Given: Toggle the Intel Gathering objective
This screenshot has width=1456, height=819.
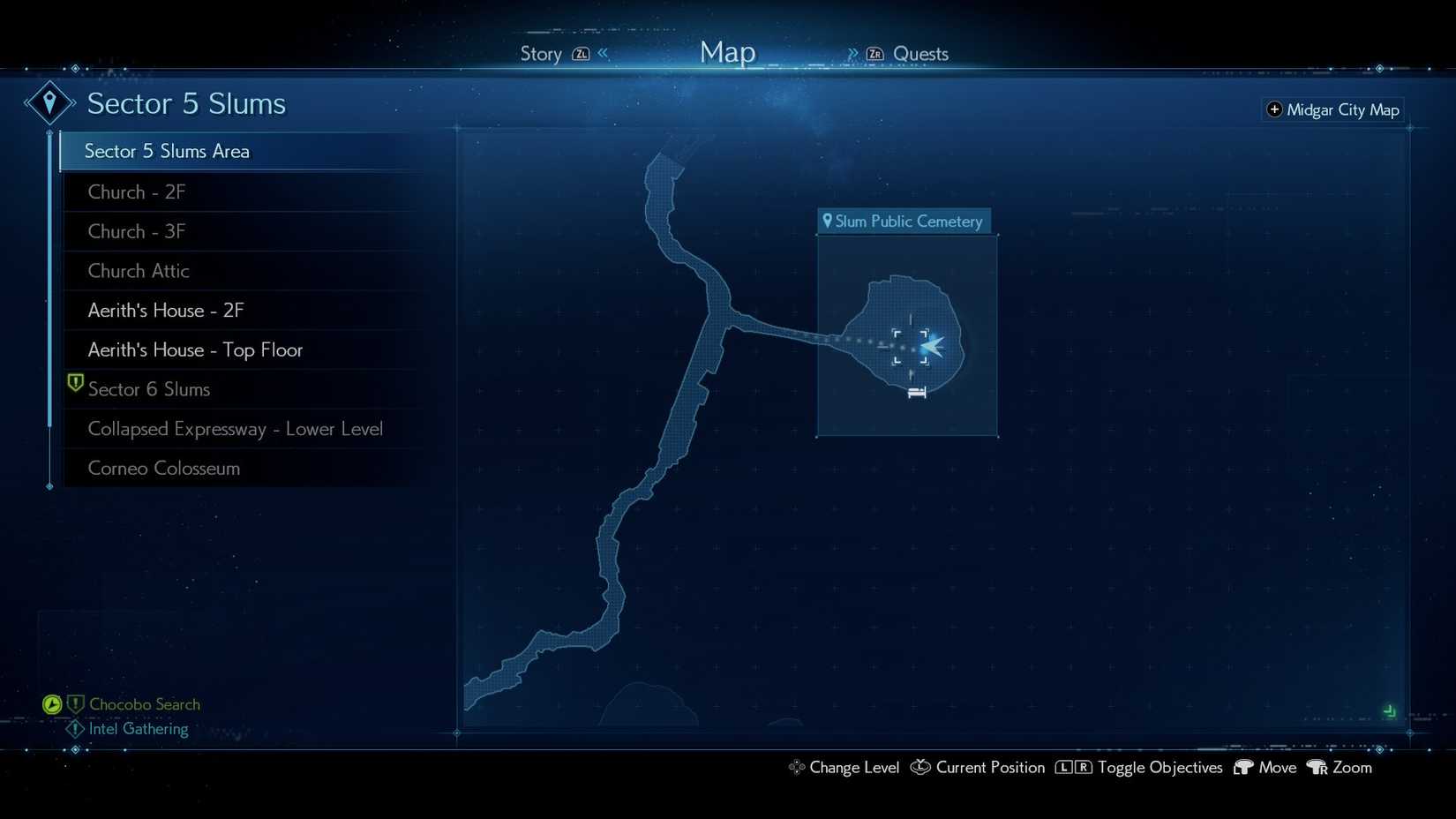Looking at the screenshot, I should pyautogui.click(x=138, y=729).
